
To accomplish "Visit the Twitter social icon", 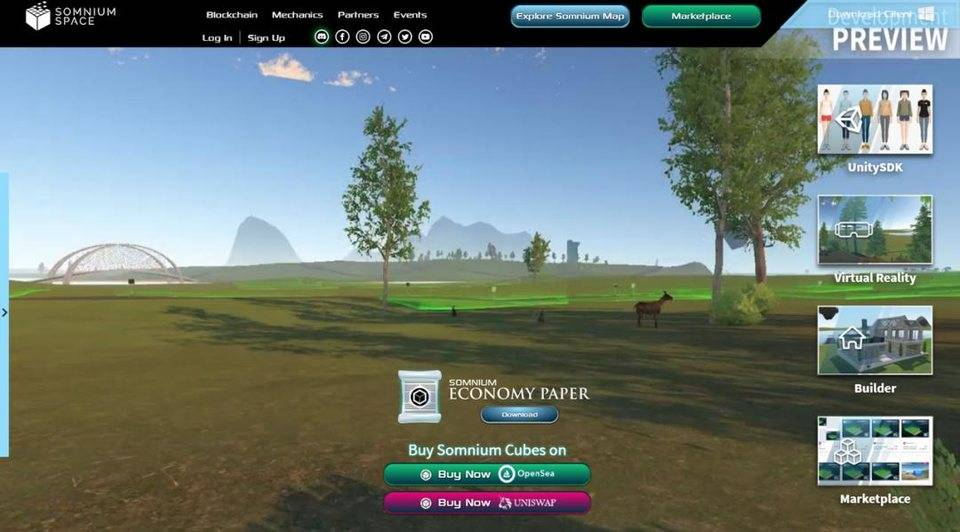I will coord(405,37).
